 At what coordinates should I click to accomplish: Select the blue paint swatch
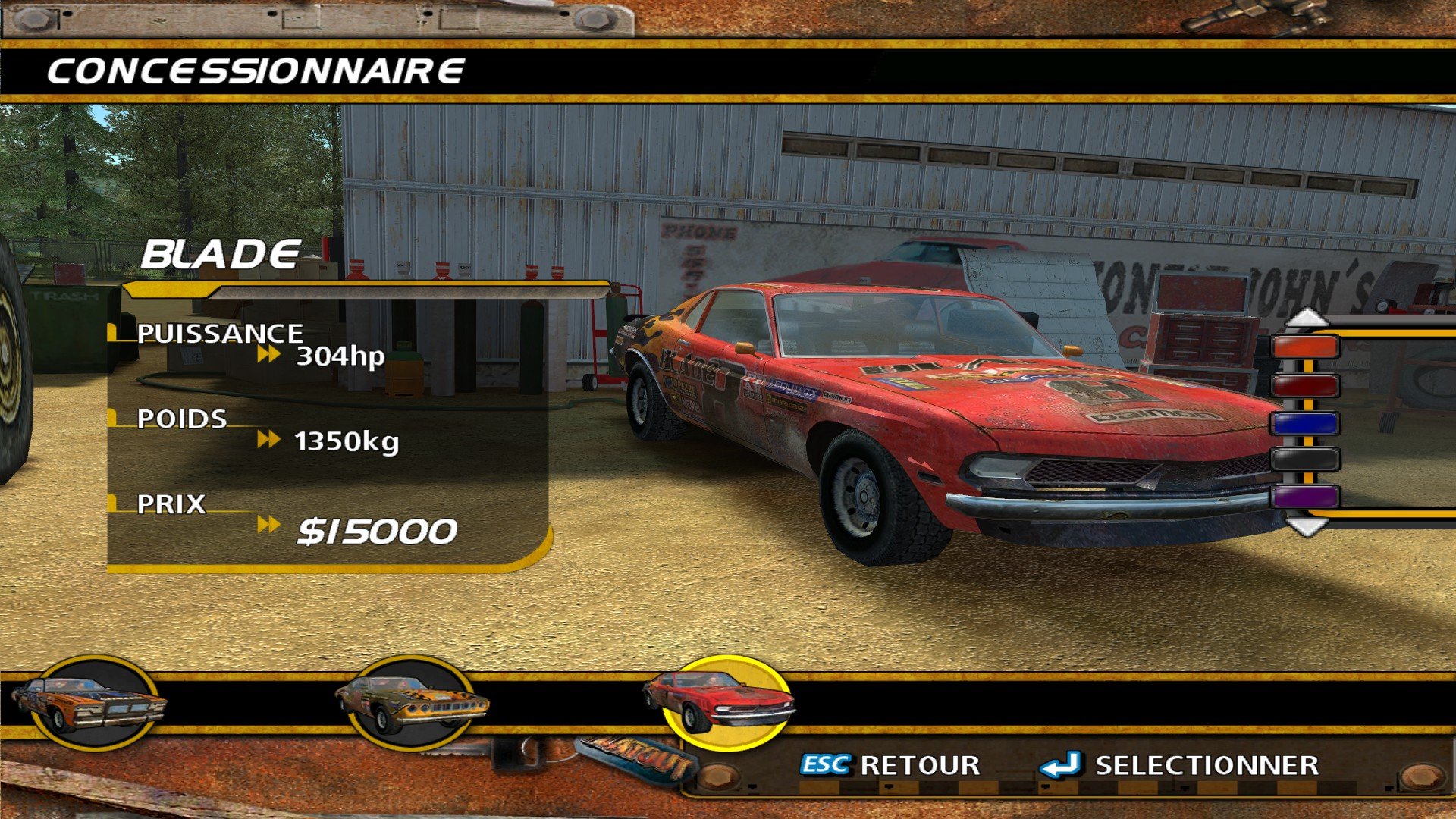1305,422
